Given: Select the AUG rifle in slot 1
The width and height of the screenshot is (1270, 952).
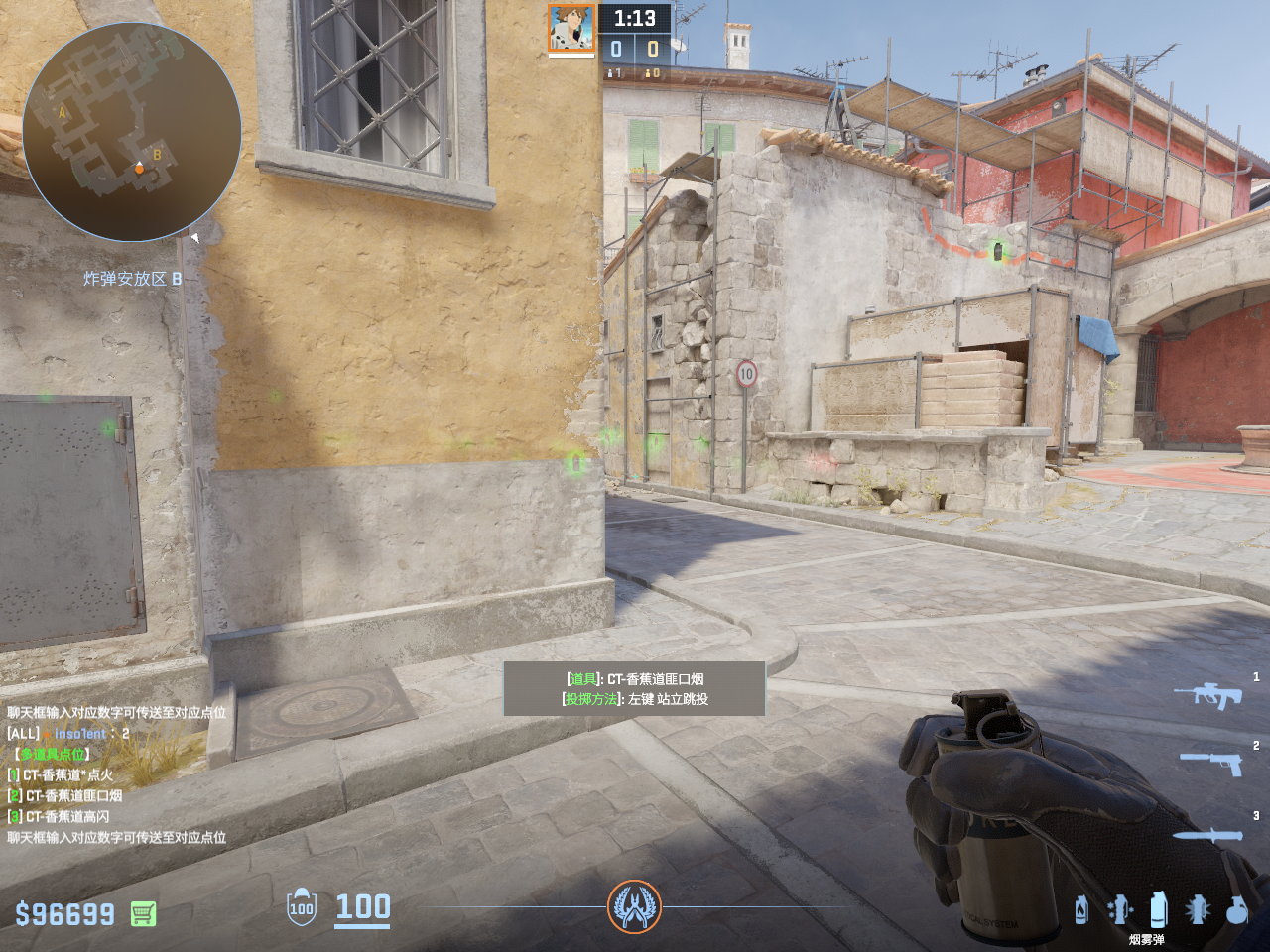Looking at the screenshot, I should click(1207, 695).
